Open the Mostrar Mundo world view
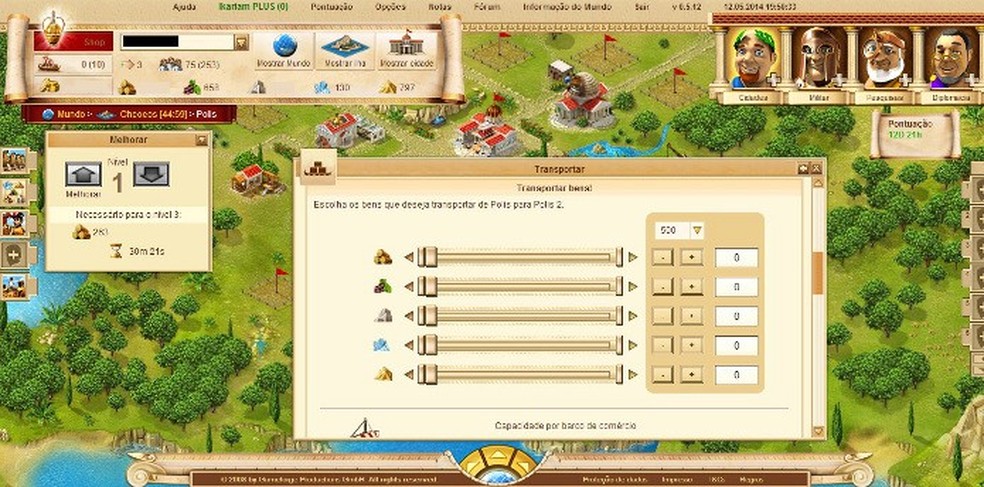 [x=284, y=50]
